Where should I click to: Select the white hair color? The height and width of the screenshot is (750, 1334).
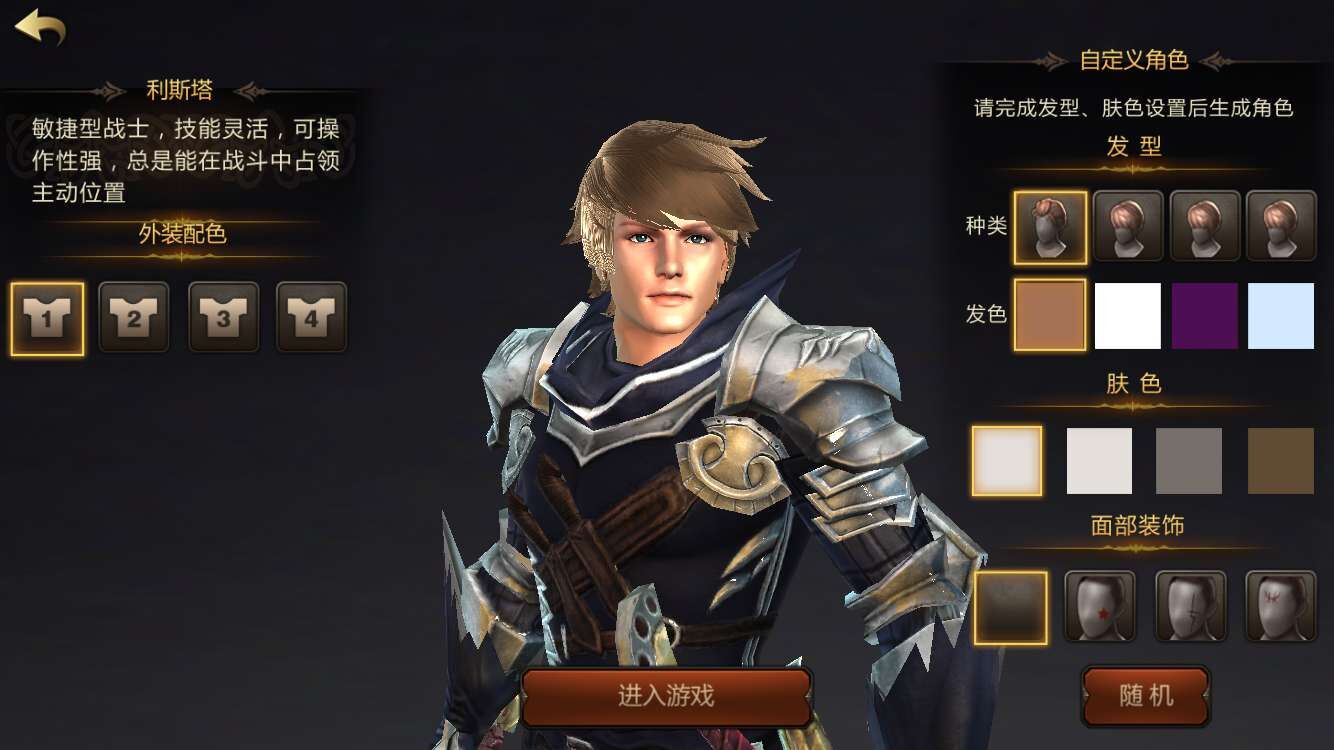(1127, 315)
